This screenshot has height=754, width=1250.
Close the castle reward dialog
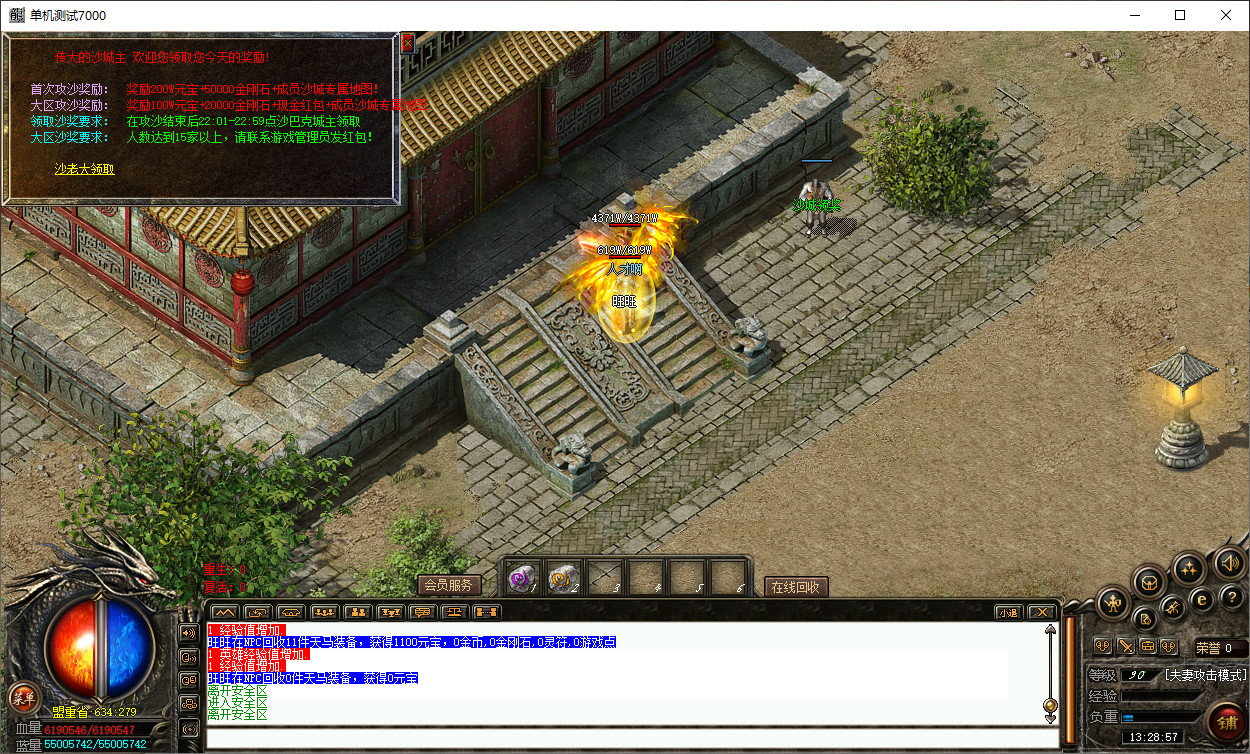[x=407, y=44]
